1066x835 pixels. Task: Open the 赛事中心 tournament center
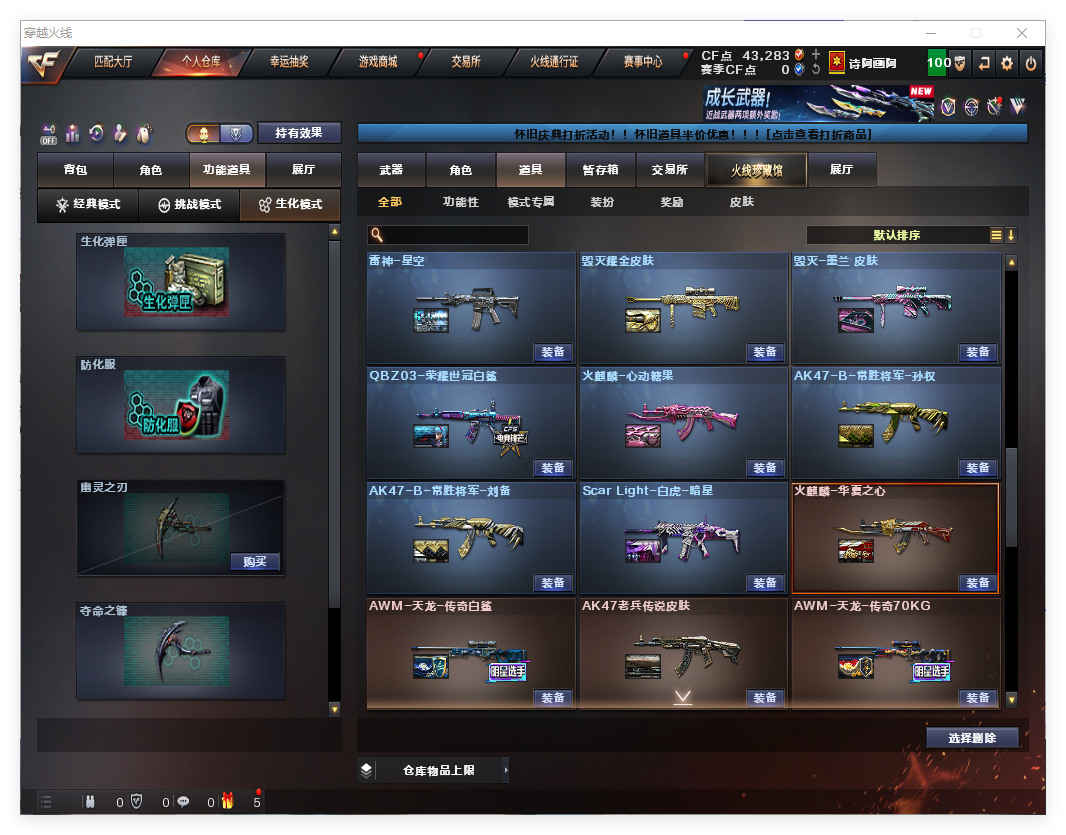coord(642,62)
